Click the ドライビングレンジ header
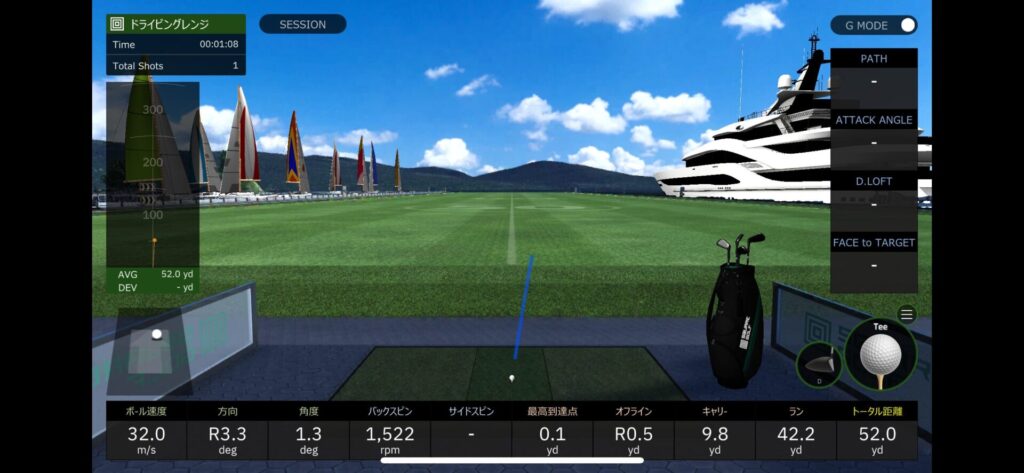The height and width of the screenshot is (473, 1024). click(x=176, y=23)
